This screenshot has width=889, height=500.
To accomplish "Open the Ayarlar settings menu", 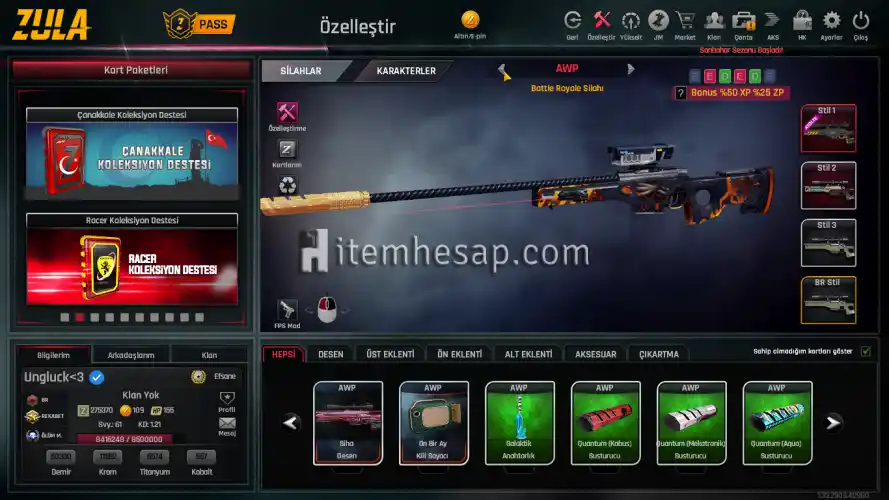I will (x=831, y=22).
